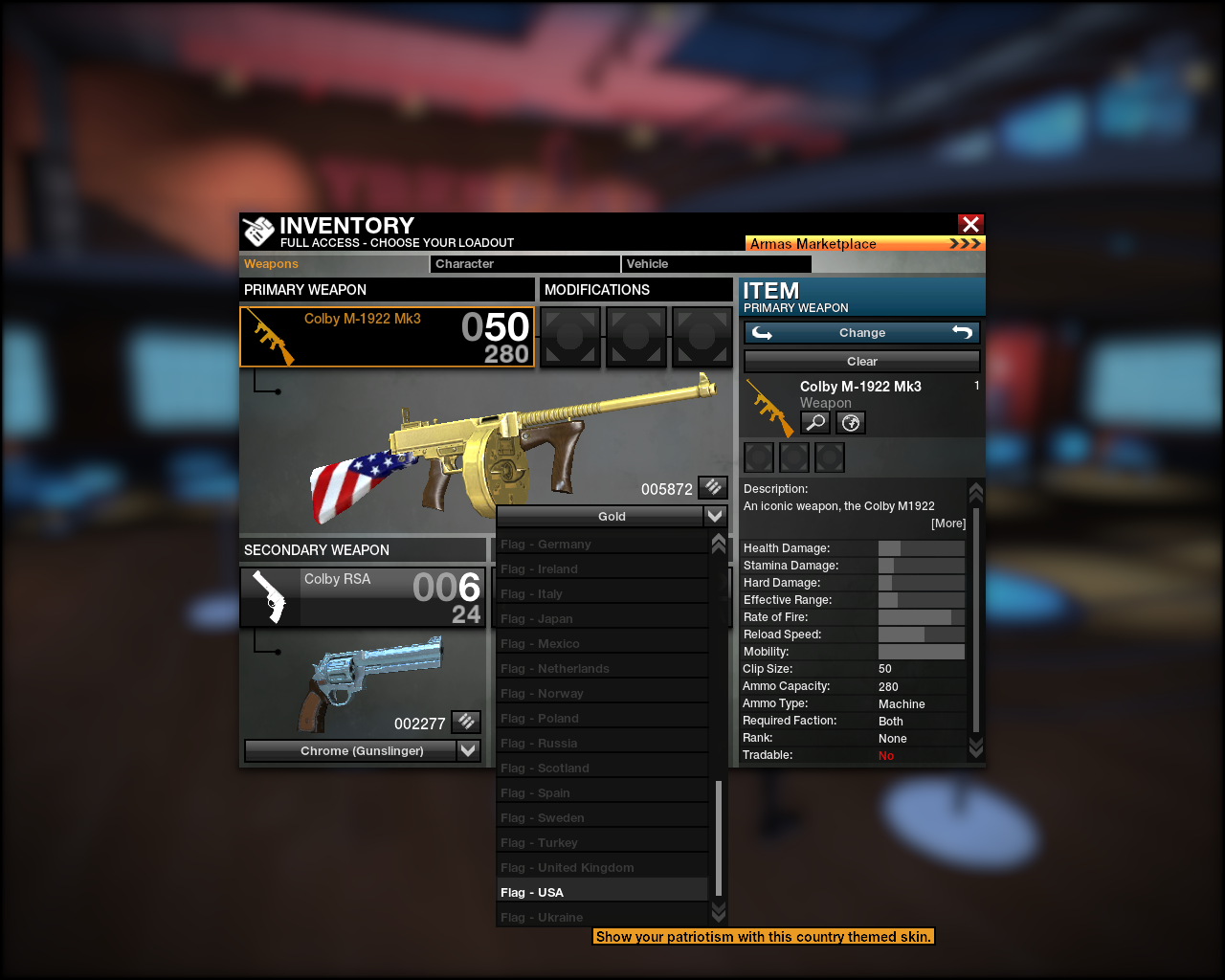1225x980 pixels.
Task: Click the magnifying glass inspect icon
Action: (x=815, y=422)
